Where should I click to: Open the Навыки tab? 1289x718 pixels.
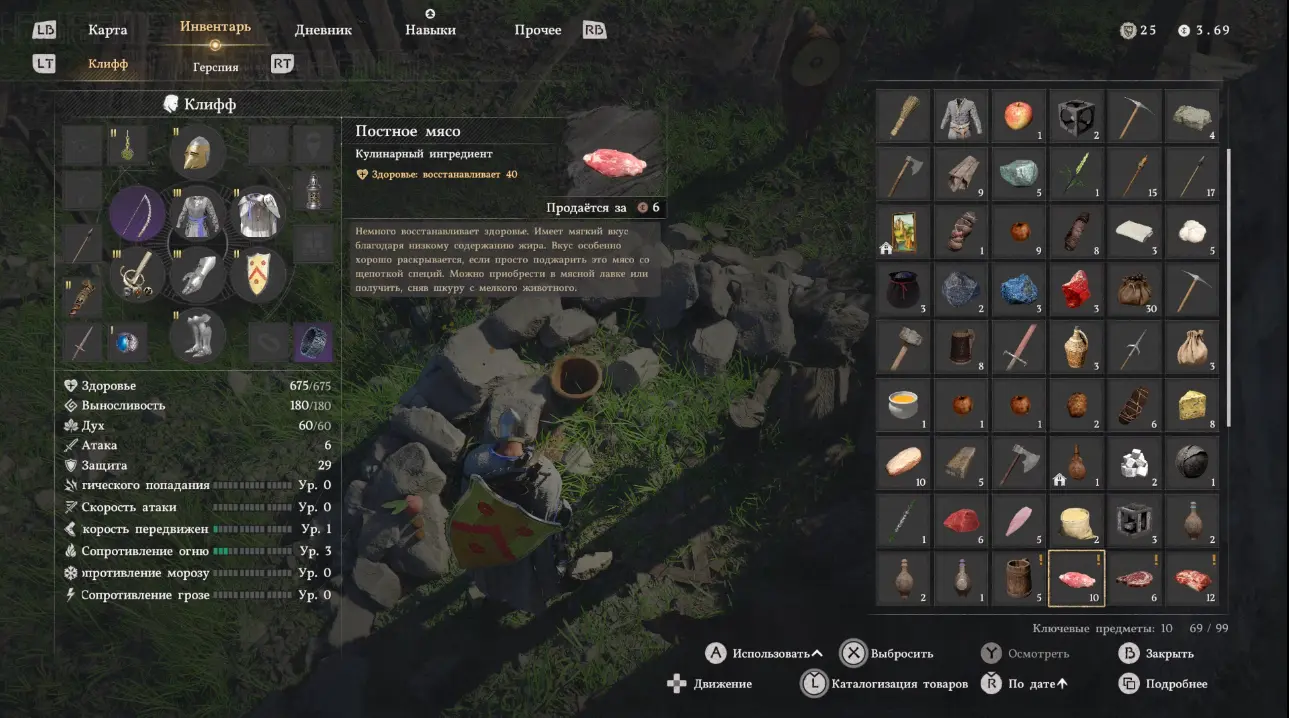point(430,30)
